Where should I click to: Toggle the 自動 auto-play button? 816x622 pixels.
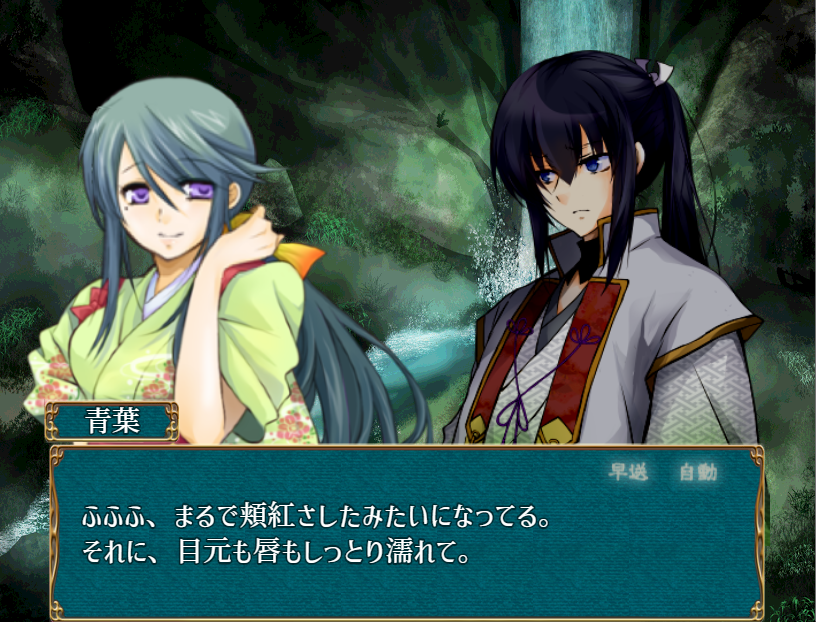[x=698, y=473]
